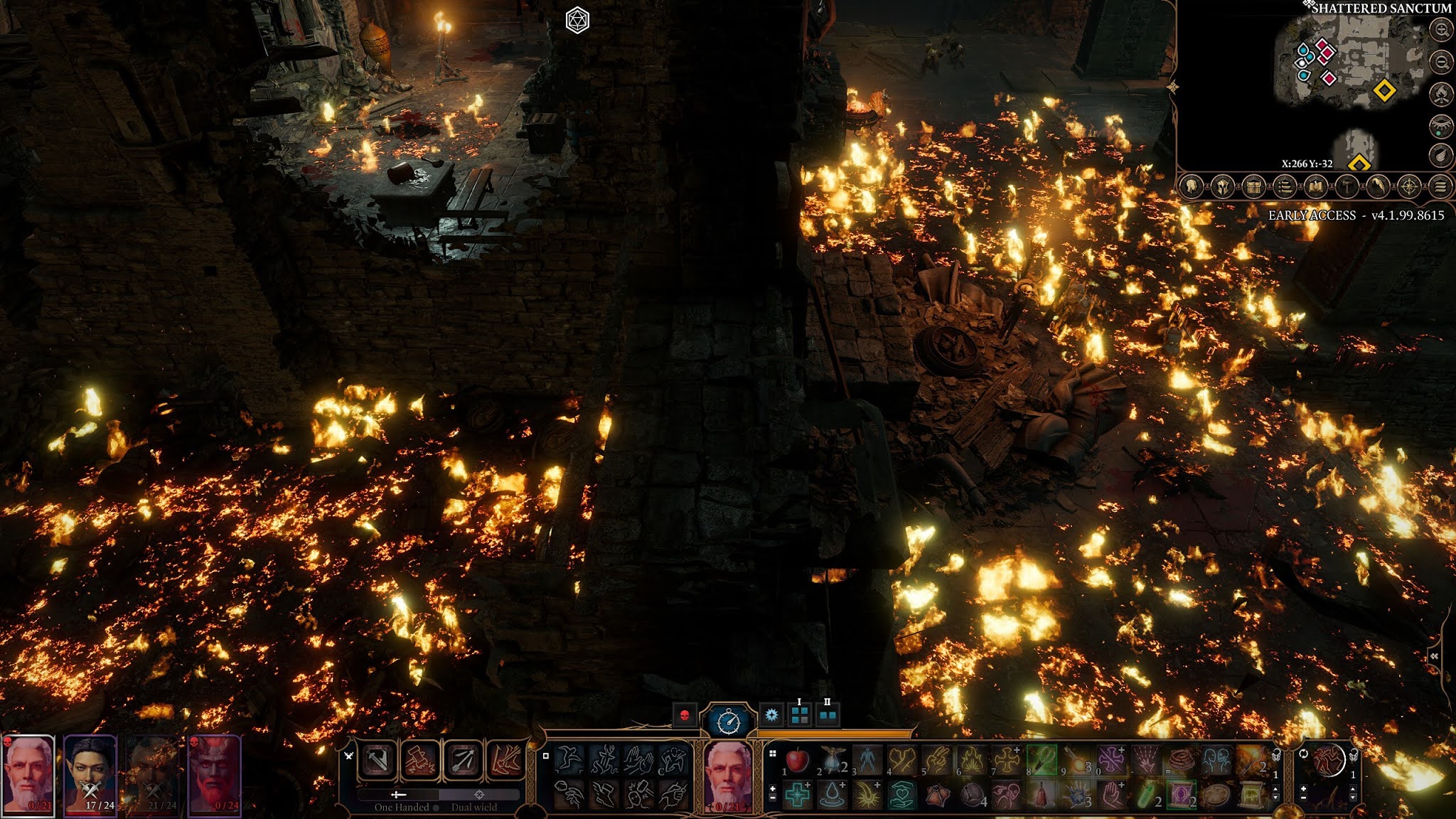Open the compass map button
This screenshot has height=819, width=1456.
tap(1409, 187)
